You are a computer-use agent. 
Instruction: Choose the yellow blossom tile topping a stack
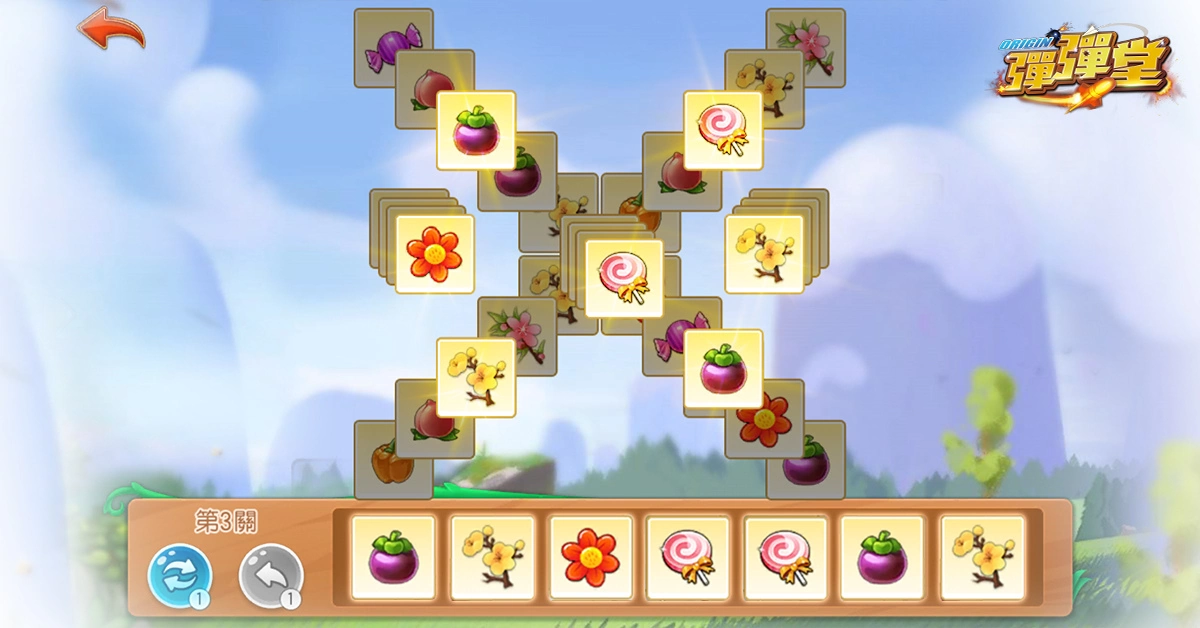pyautogui.click(x=764, y=254)
